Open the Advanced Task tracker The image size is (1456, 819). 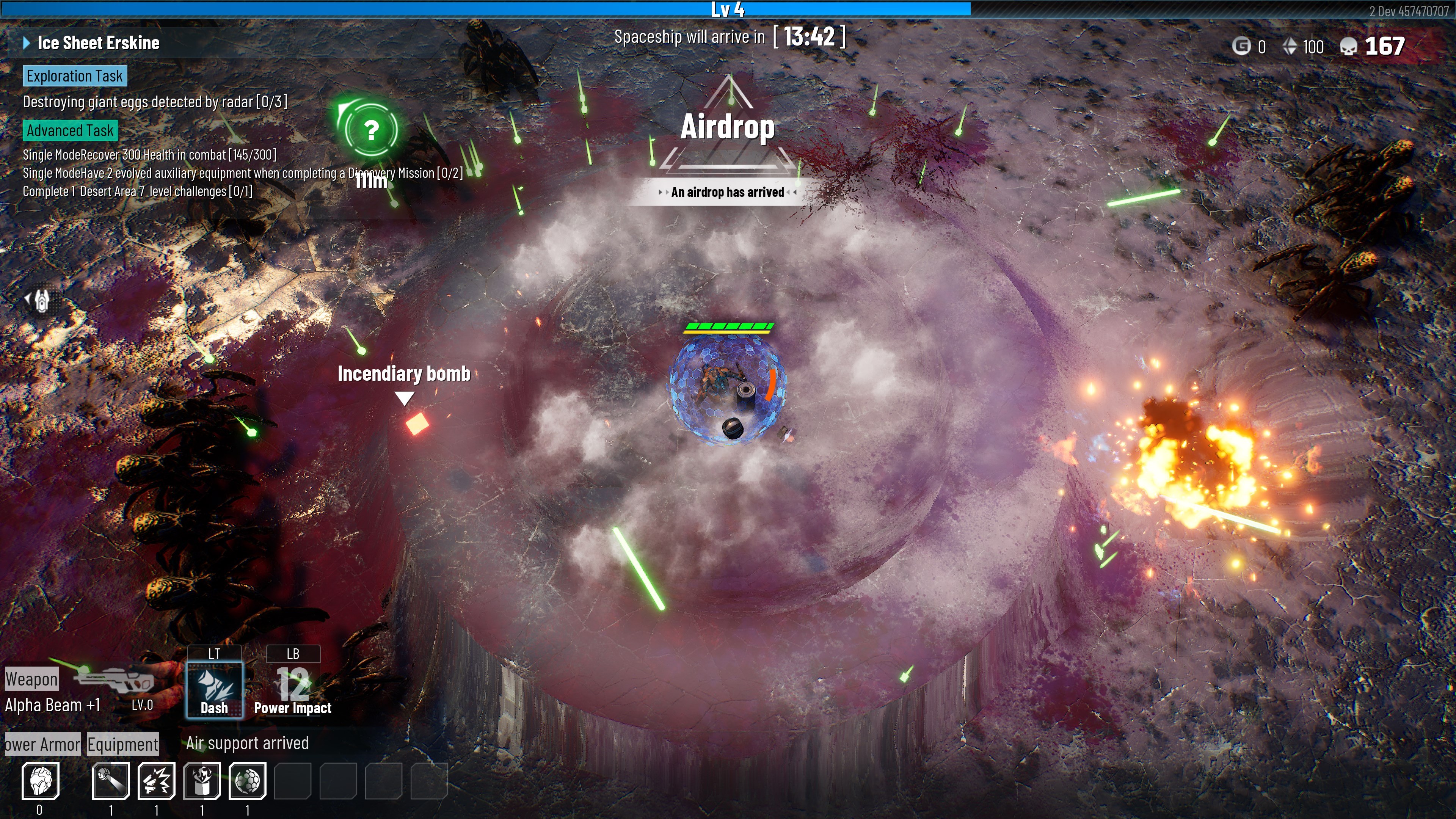pos(70,130)
